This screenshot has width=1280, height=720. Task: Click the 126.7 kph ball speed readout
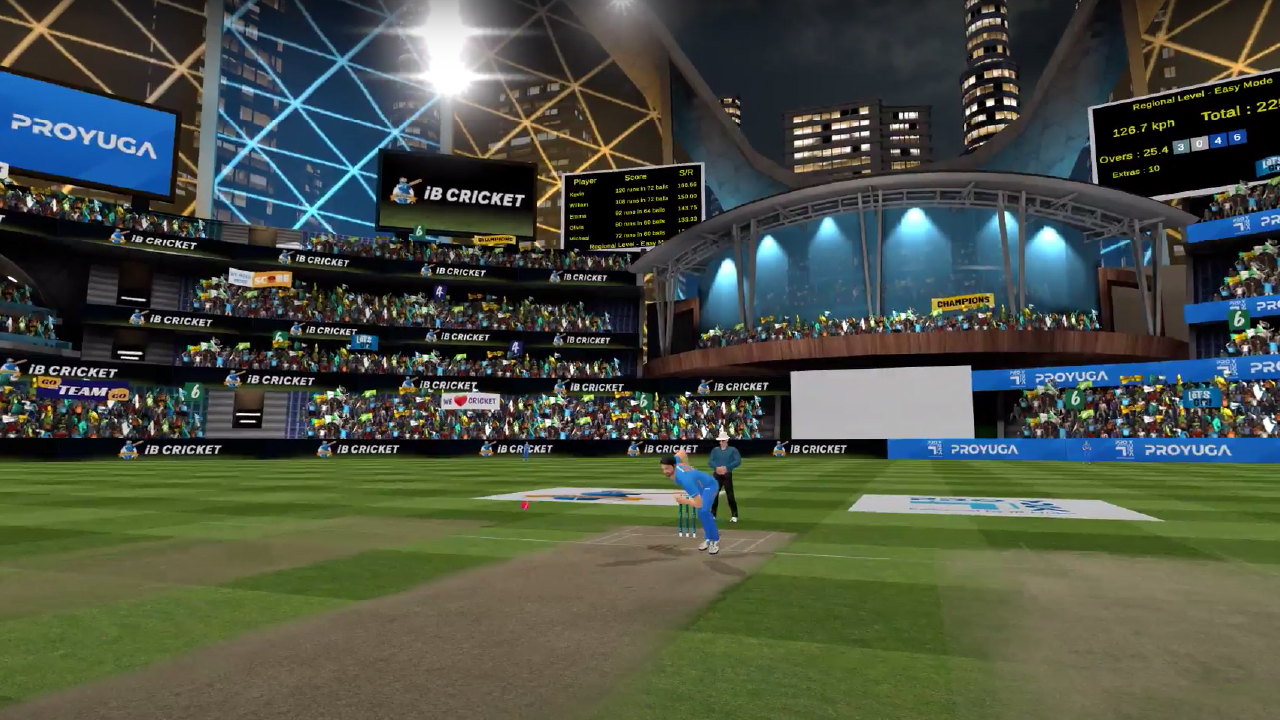tap(1142, 127)
